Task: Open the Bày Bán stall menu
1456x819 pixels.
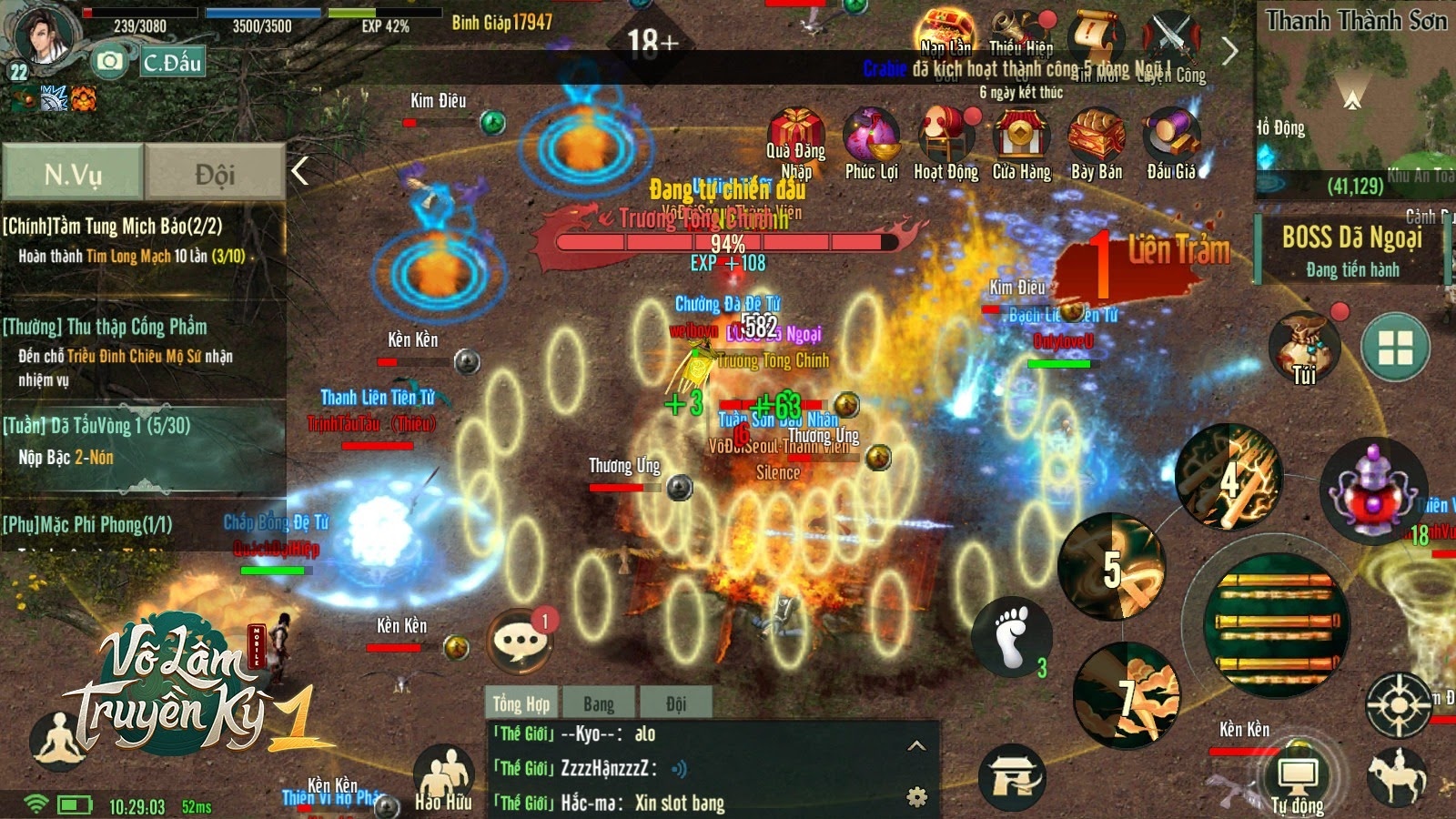Action: coord(1096,135)
